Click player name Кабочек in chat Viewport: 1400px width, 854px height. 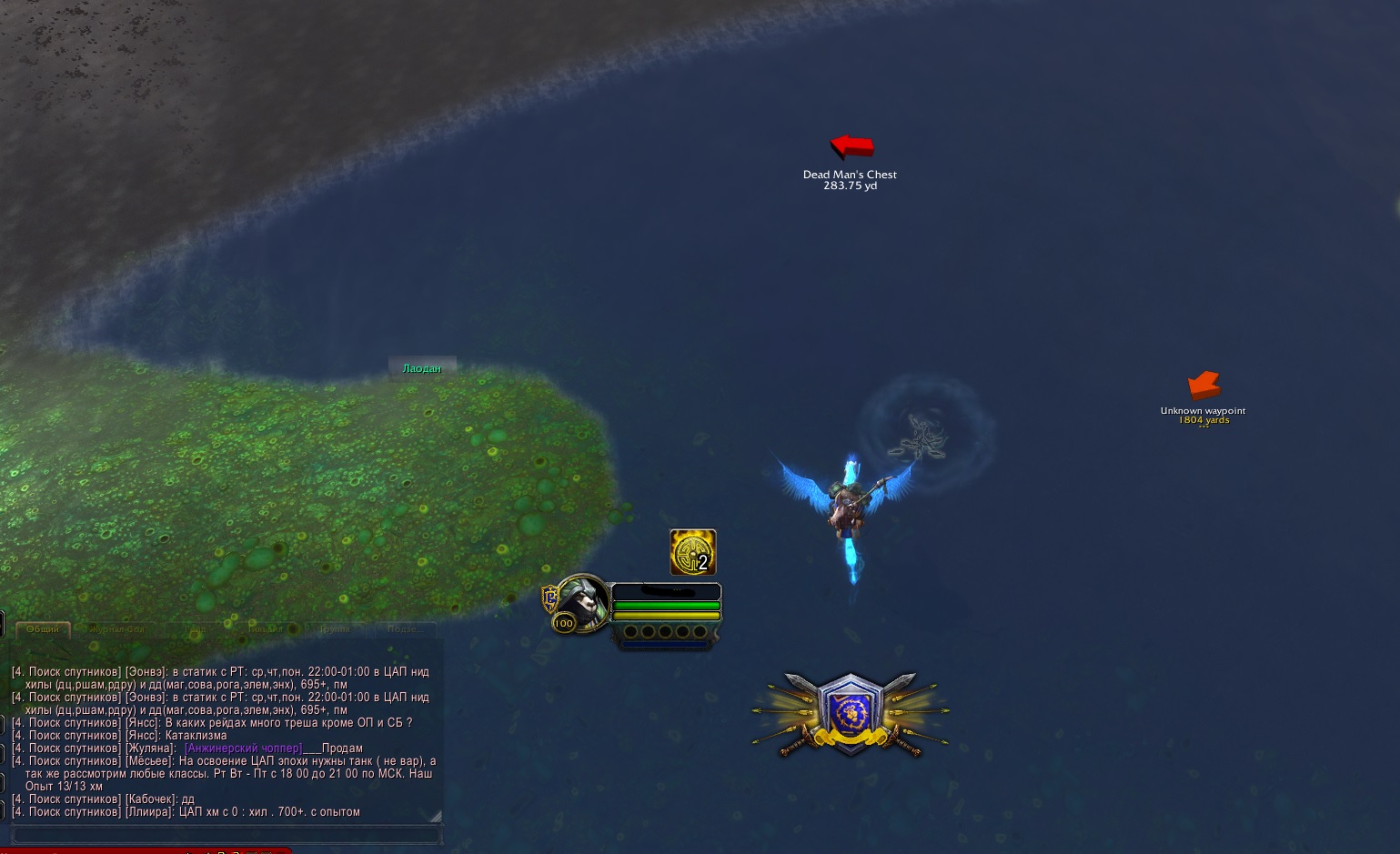tap(150, 799)
